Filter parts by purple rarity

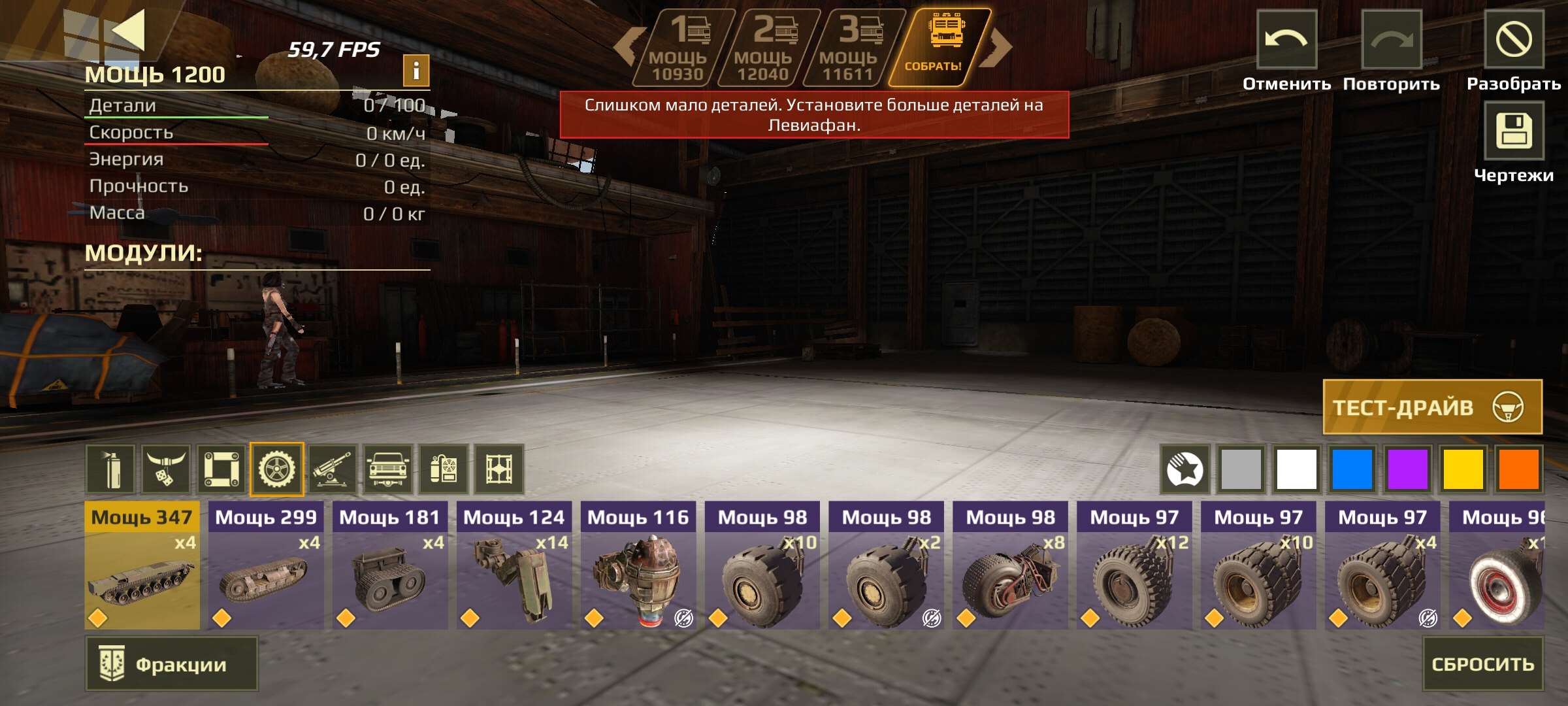1407,469
